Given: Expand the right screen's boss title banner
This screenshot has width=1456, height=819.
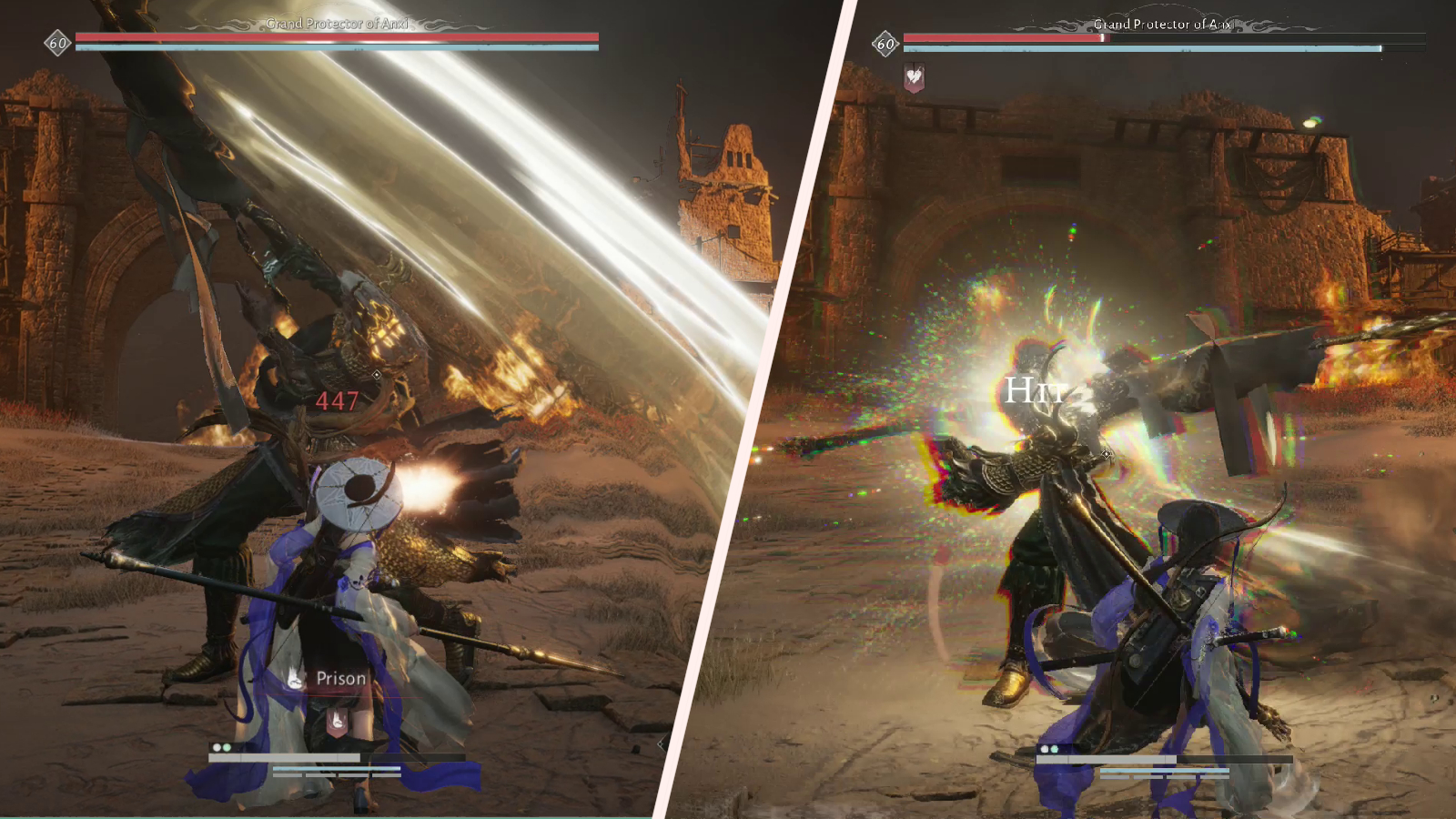Looking at the screenshot, I should [1163, 24].
